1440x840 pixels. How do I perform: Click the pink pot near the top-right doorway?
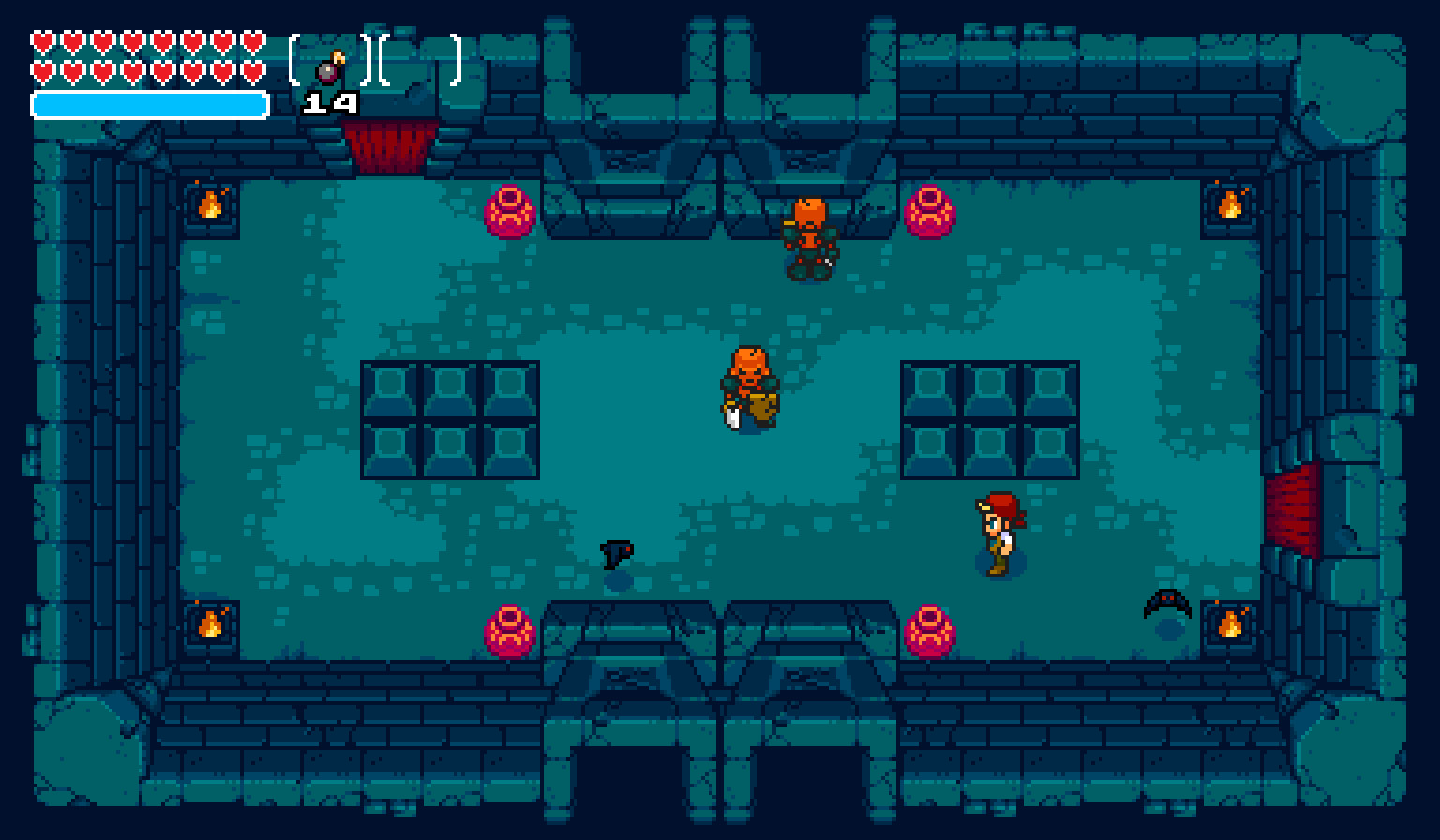pos(932,213)
